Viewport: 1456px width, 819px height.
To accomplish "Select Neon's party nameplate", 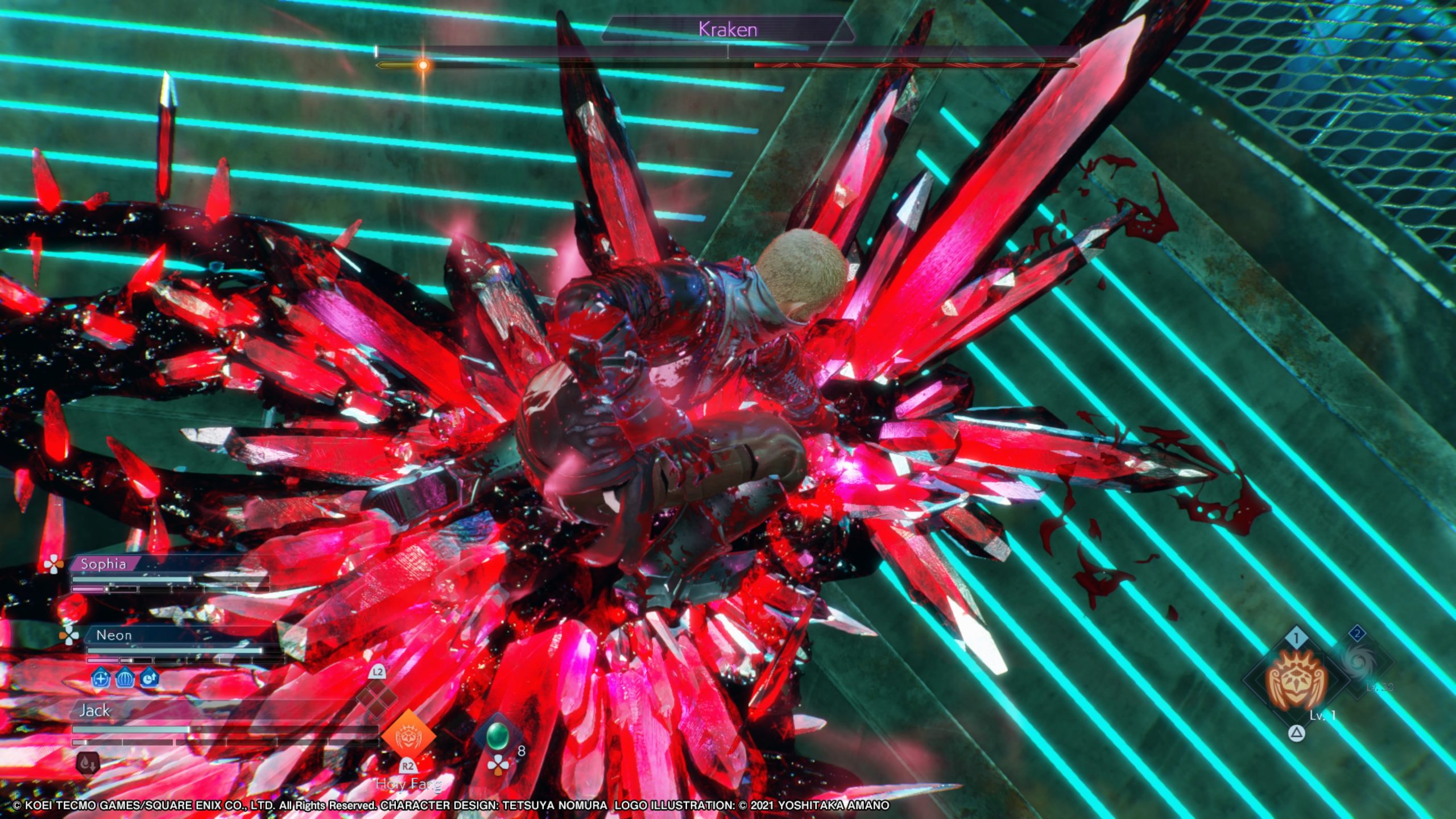I will coord(114,635).
